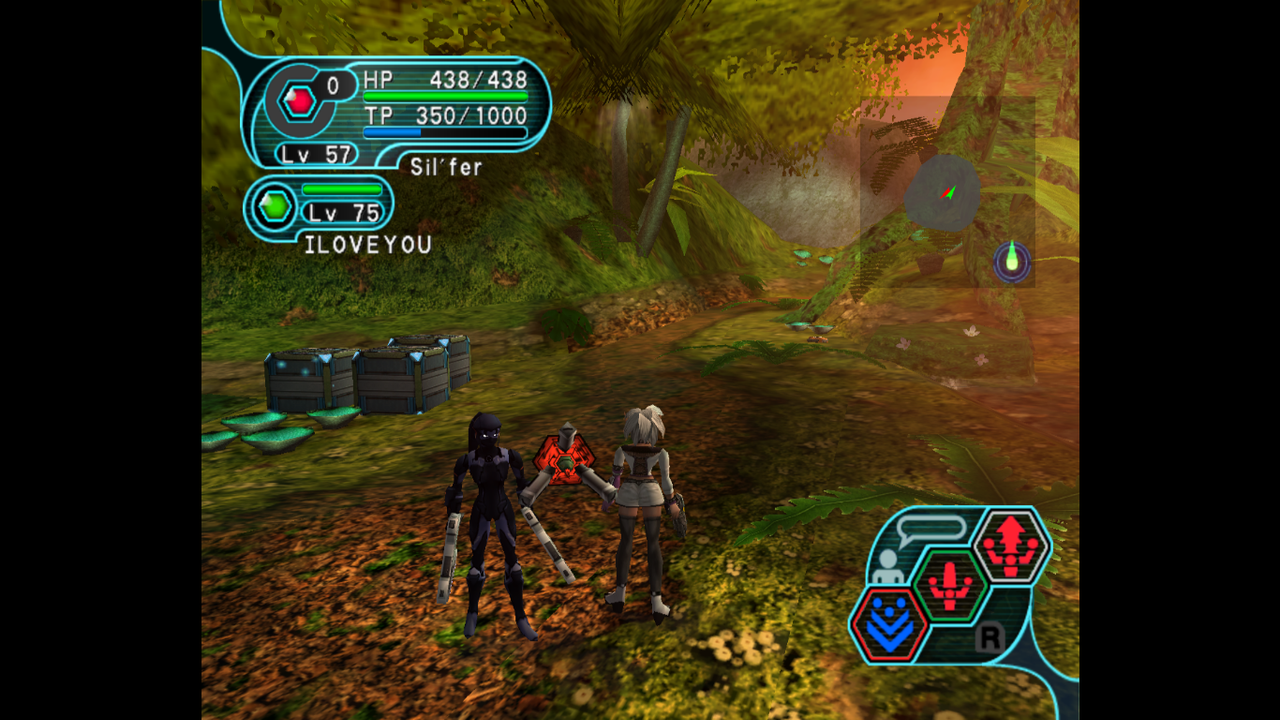
Task: Activate the blue downward chevrons technique
Action: pos(889,625)
